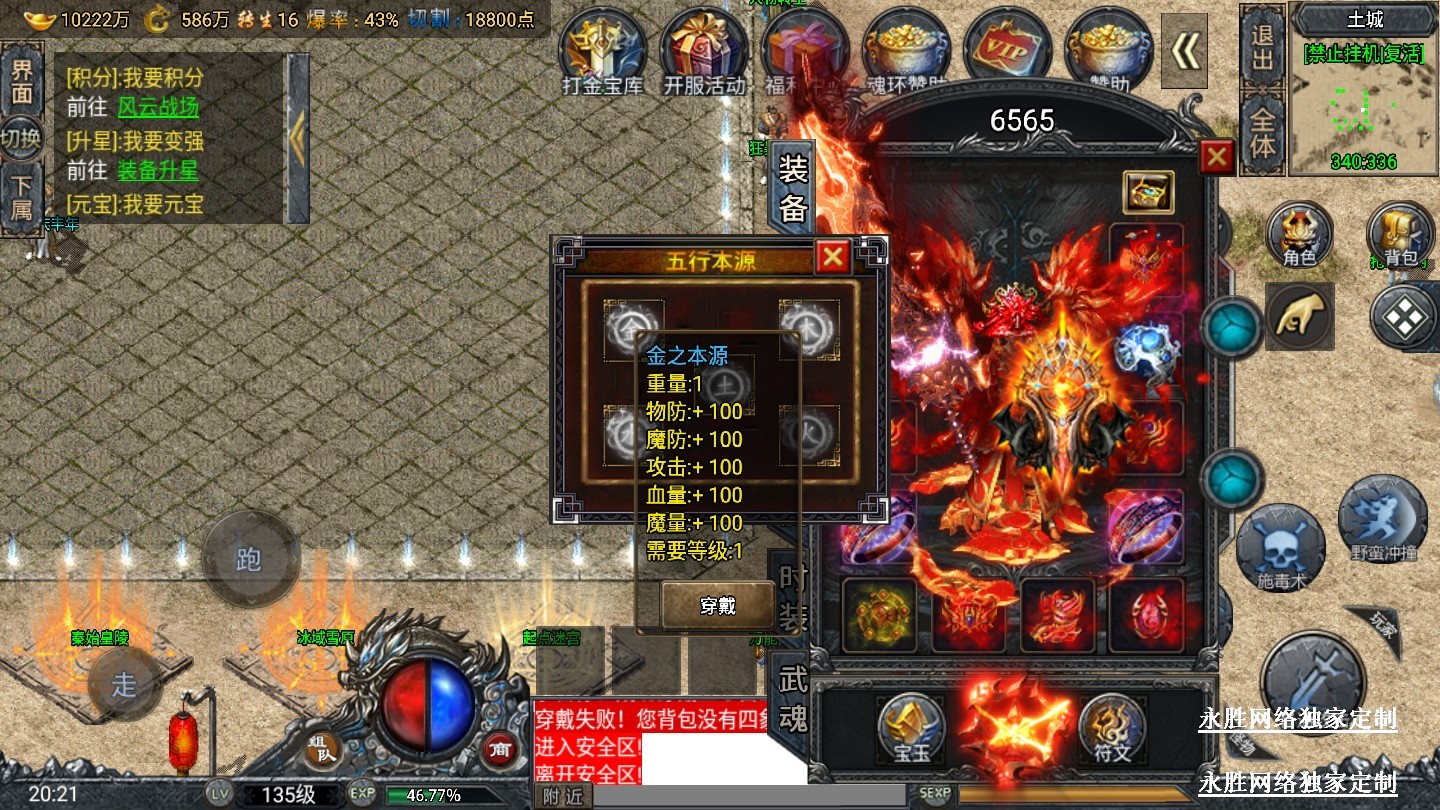This screenshot has height=810, width=1440.
Task: Toggle the 跑 run button
Action: pyautogui.click(x=249, y=559)
